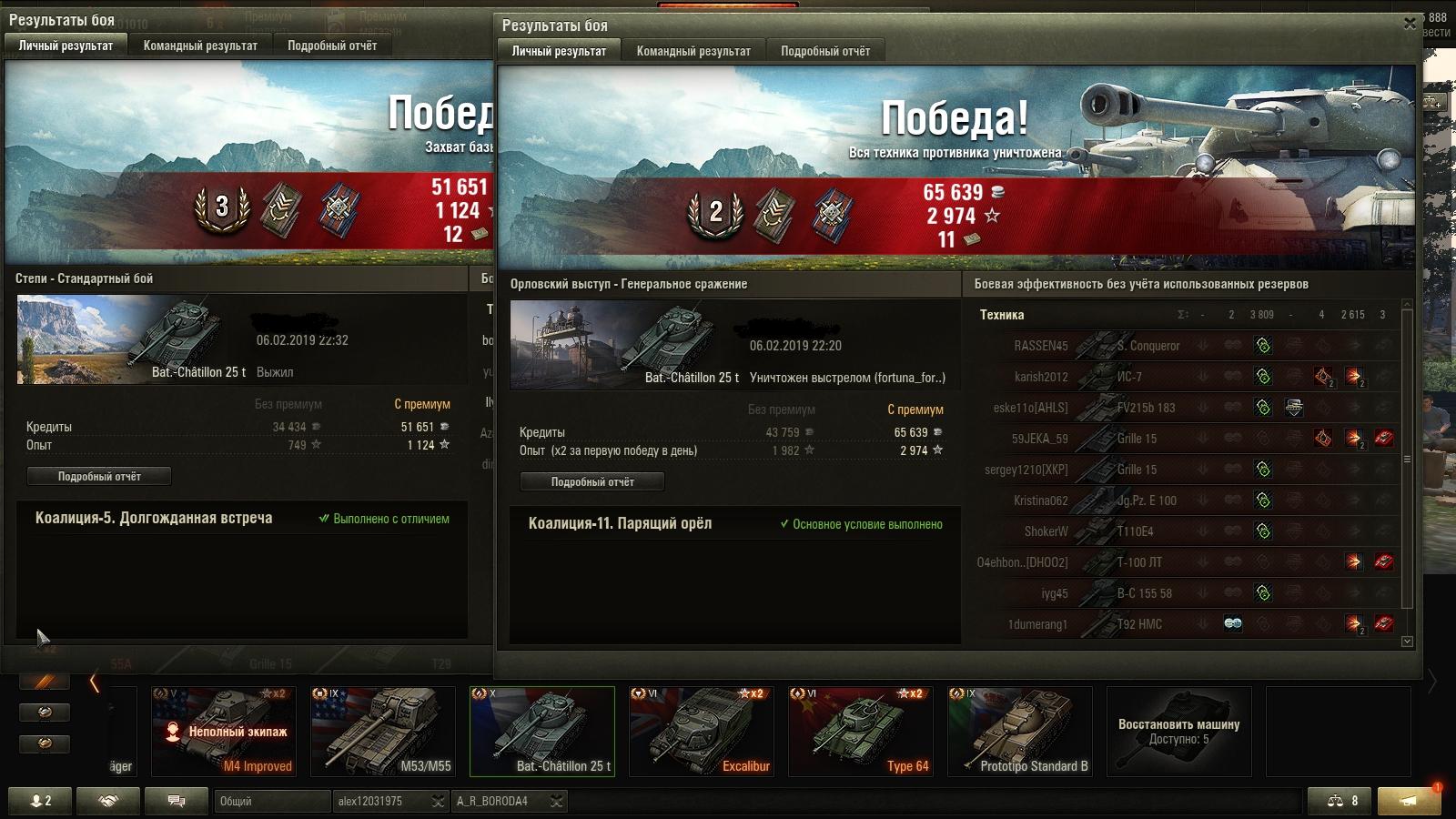Open the rightmost Подробный отчёт tab
The image size is (1456, 819).
click(824, 51)
